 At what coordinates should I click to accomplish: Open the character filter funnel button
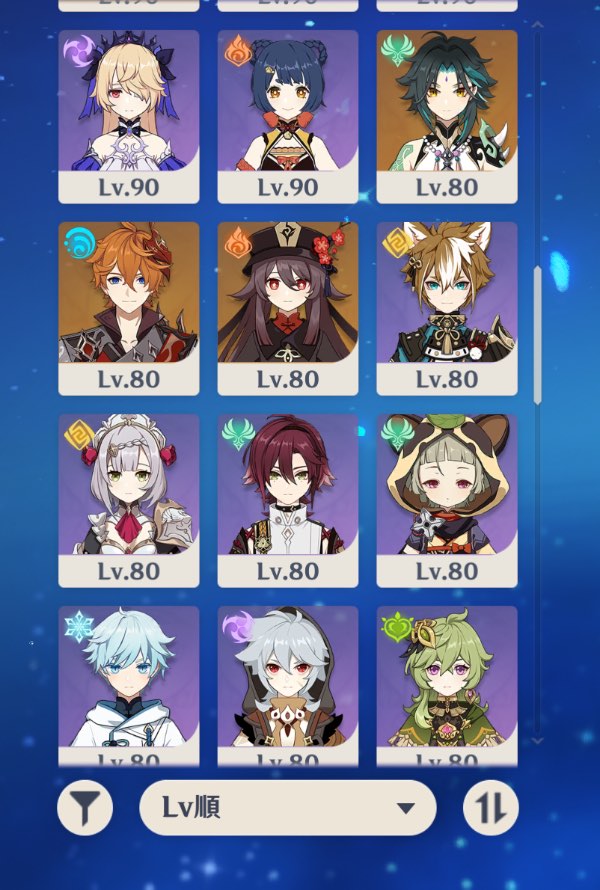pyautogui.click(x=85, y=808)
